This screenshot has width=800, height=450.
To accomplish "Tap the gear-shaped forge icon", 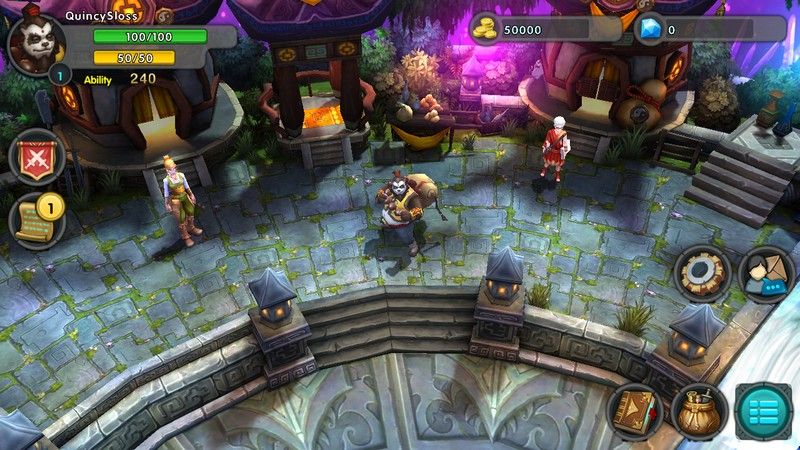I will coord(701,272).
